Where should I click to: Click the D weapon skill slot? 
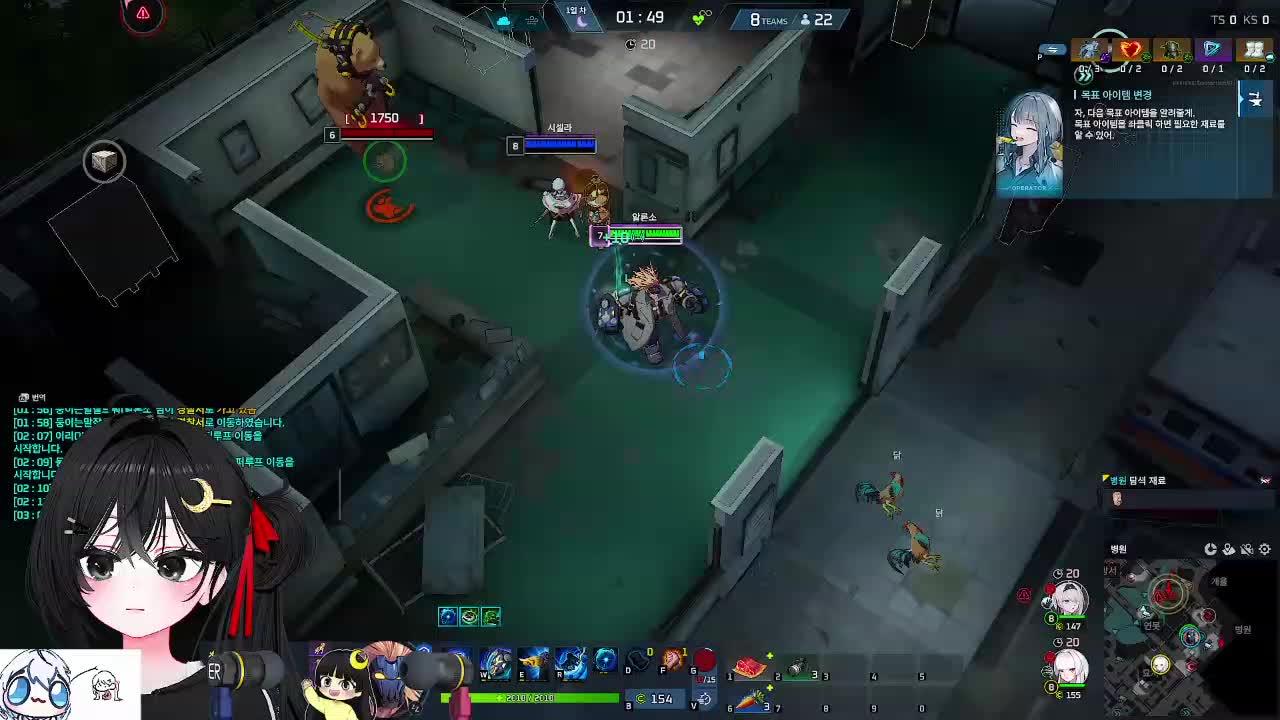click(638, 662)
